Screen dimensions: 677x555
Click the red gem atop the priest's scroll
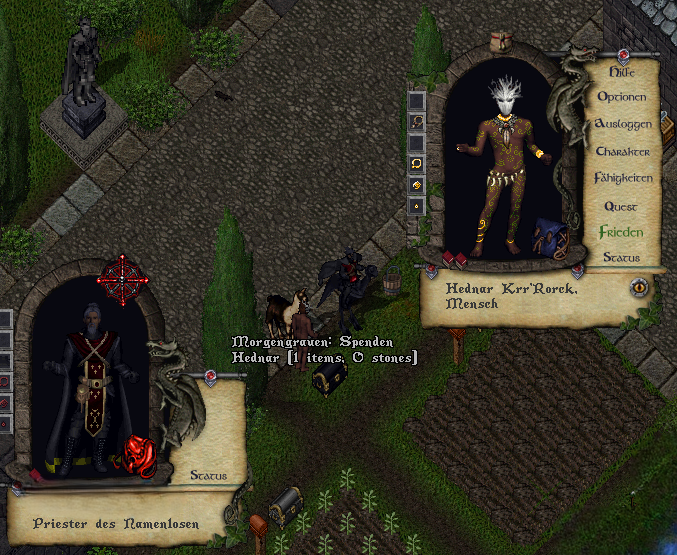coord(211,376)
